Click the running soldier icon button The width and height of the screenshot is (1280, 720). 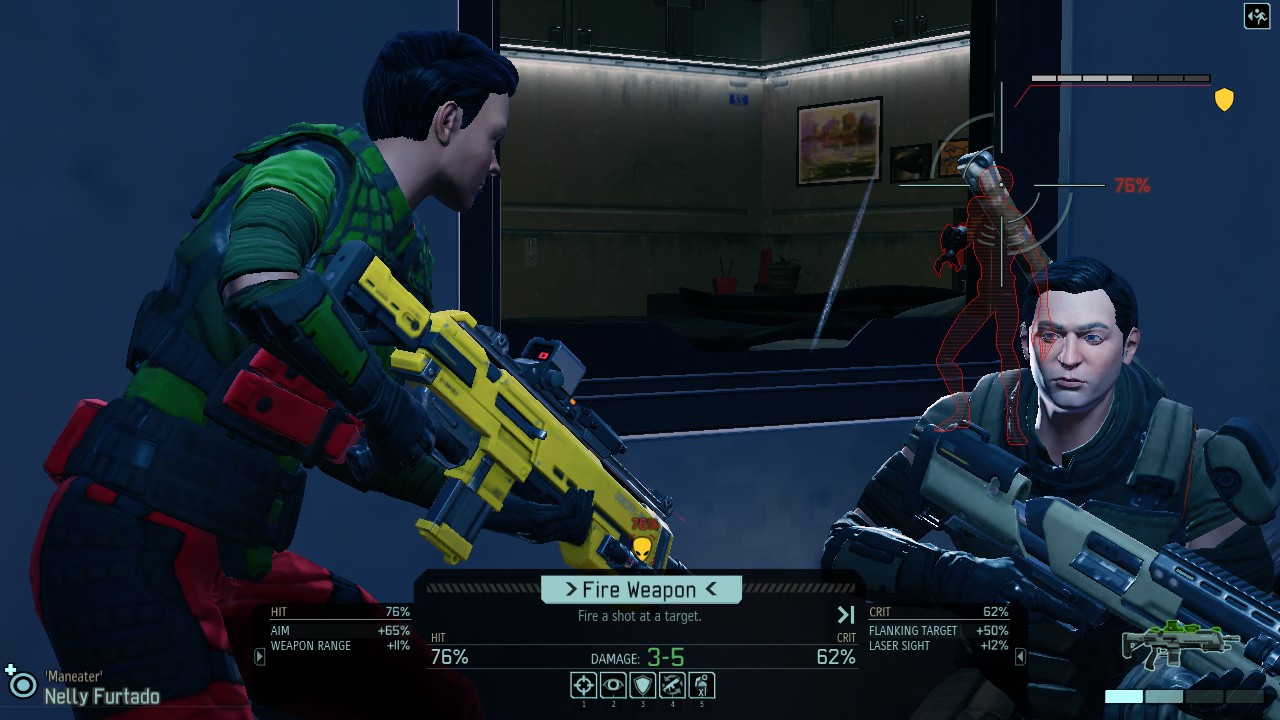click(x=1256, y=16)
